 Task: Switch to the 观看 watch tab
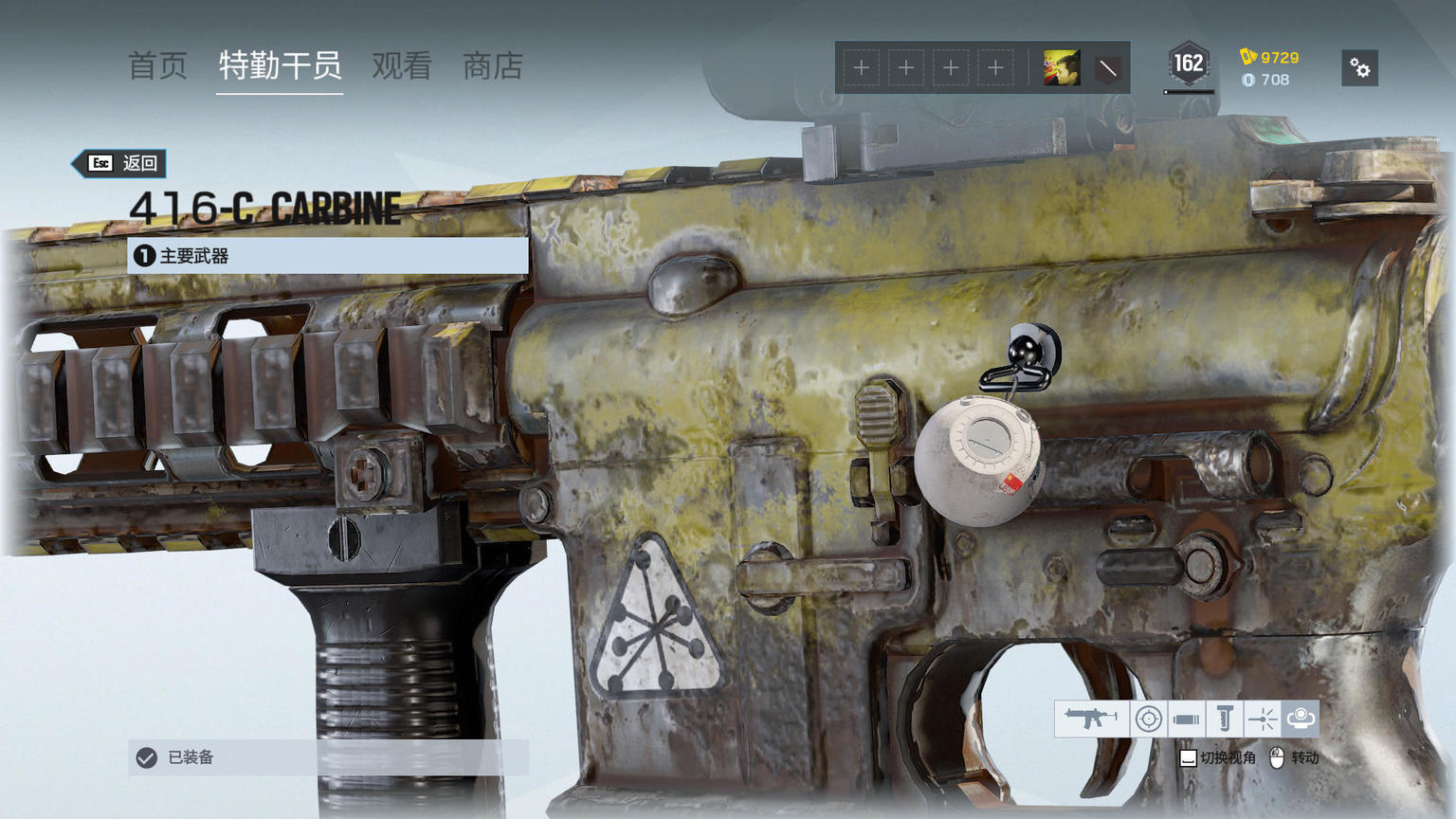(x=402, y=66)
